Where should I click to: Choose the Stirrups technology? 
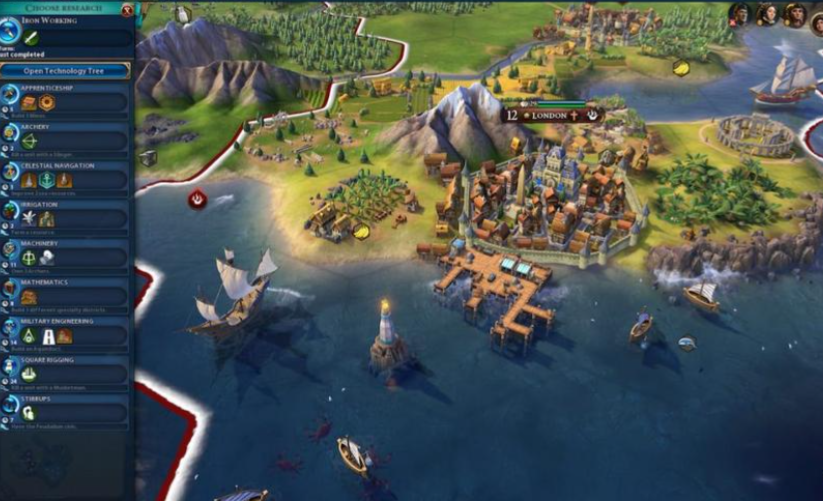(66, 410)
